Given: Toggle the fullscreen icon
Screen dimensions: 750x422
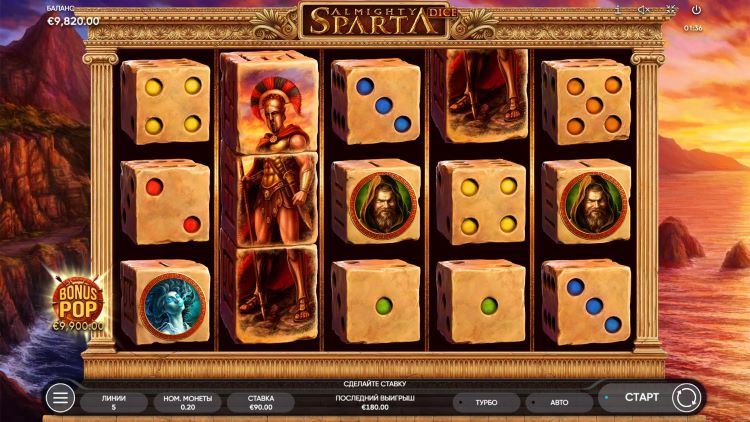Looking at the screenshot, I should [669, 10].
